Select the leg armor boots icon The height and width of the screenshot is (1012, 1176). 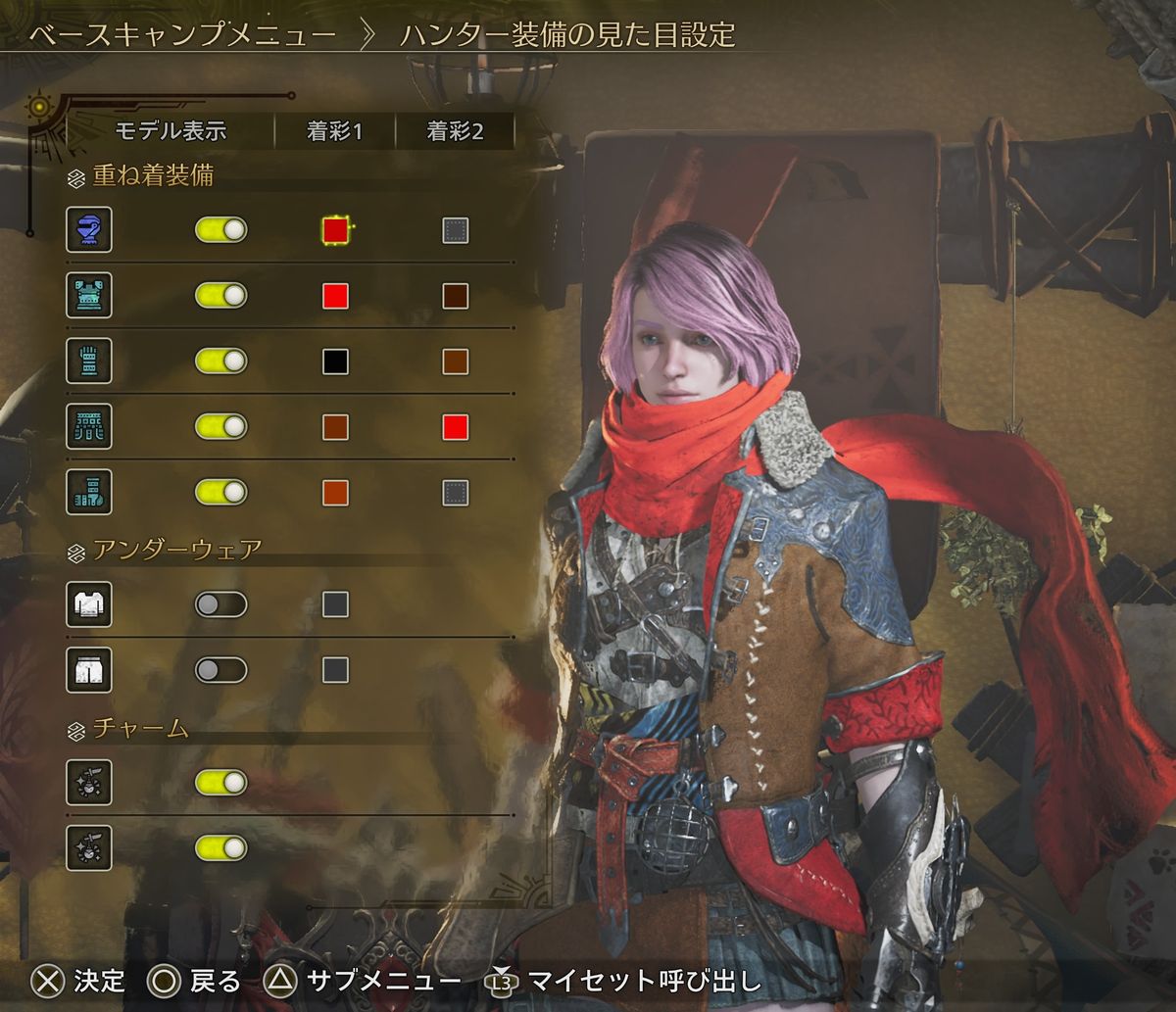click(89, 492)
